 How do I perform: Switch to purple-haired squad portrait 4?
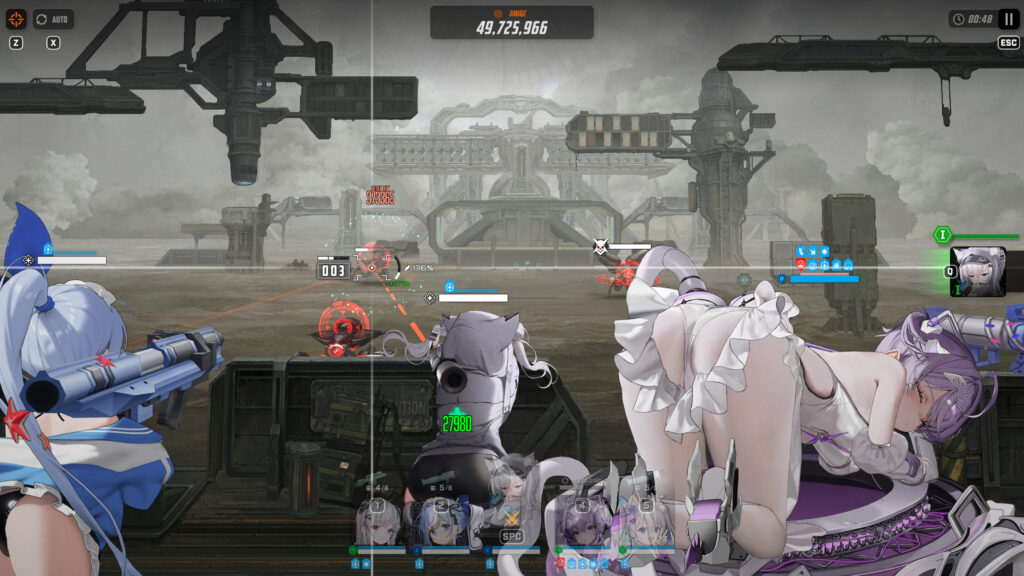point(581,522)
